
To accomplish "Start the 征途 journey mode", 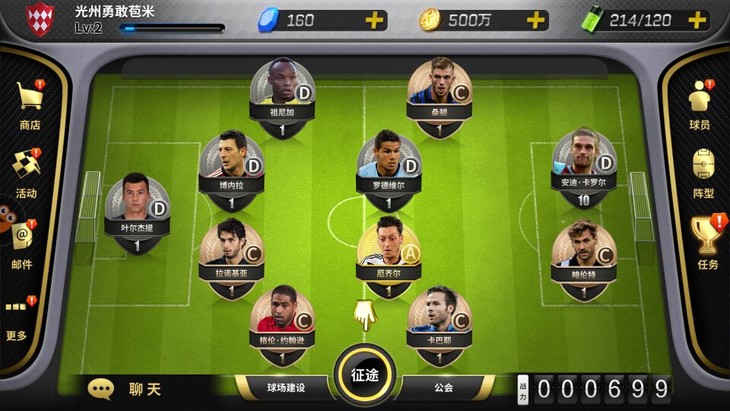I will pyautogui.click(x=365, y=378).
